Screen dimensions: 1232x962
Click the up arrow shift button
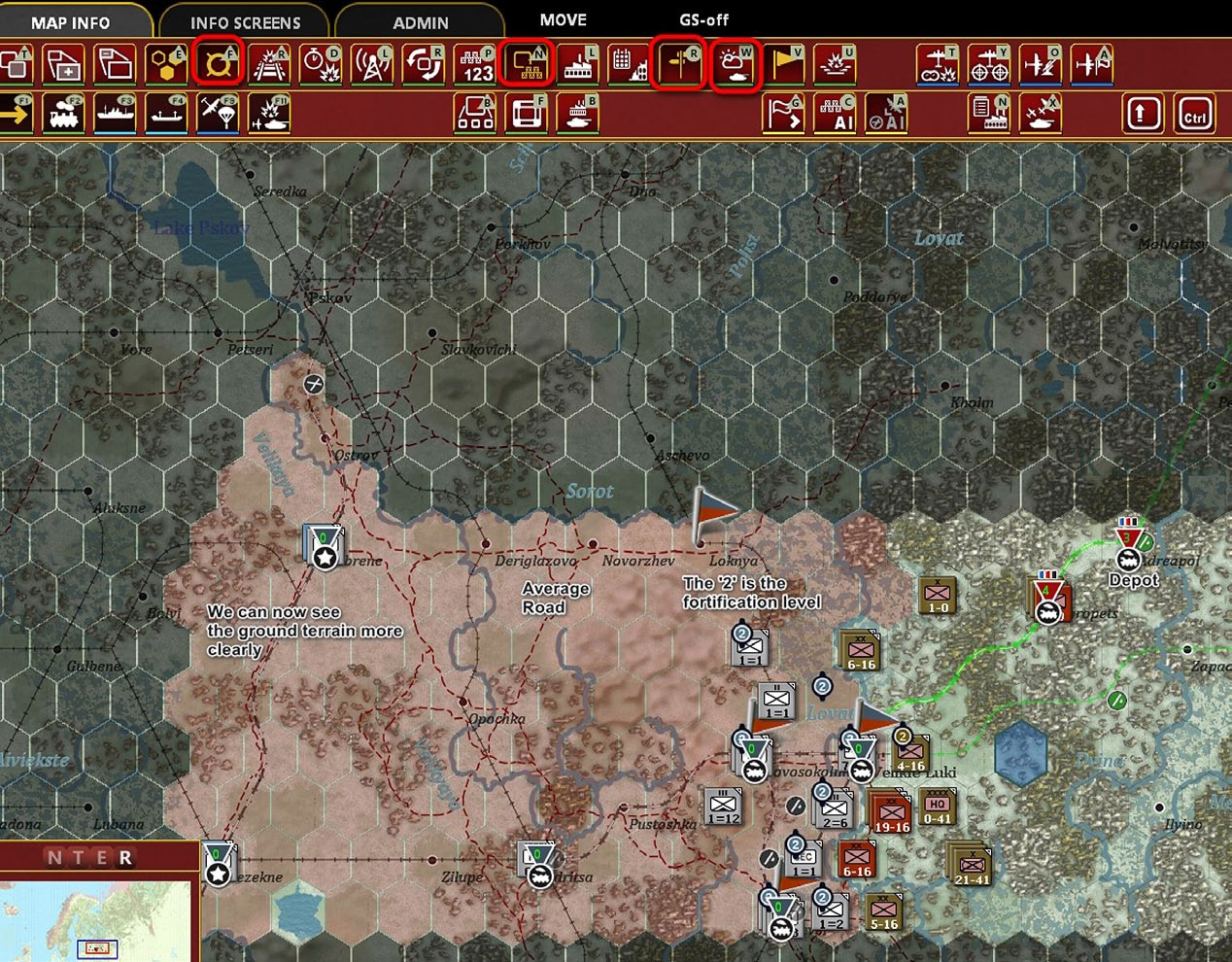pyautogui.click(x=1143, y=115)
